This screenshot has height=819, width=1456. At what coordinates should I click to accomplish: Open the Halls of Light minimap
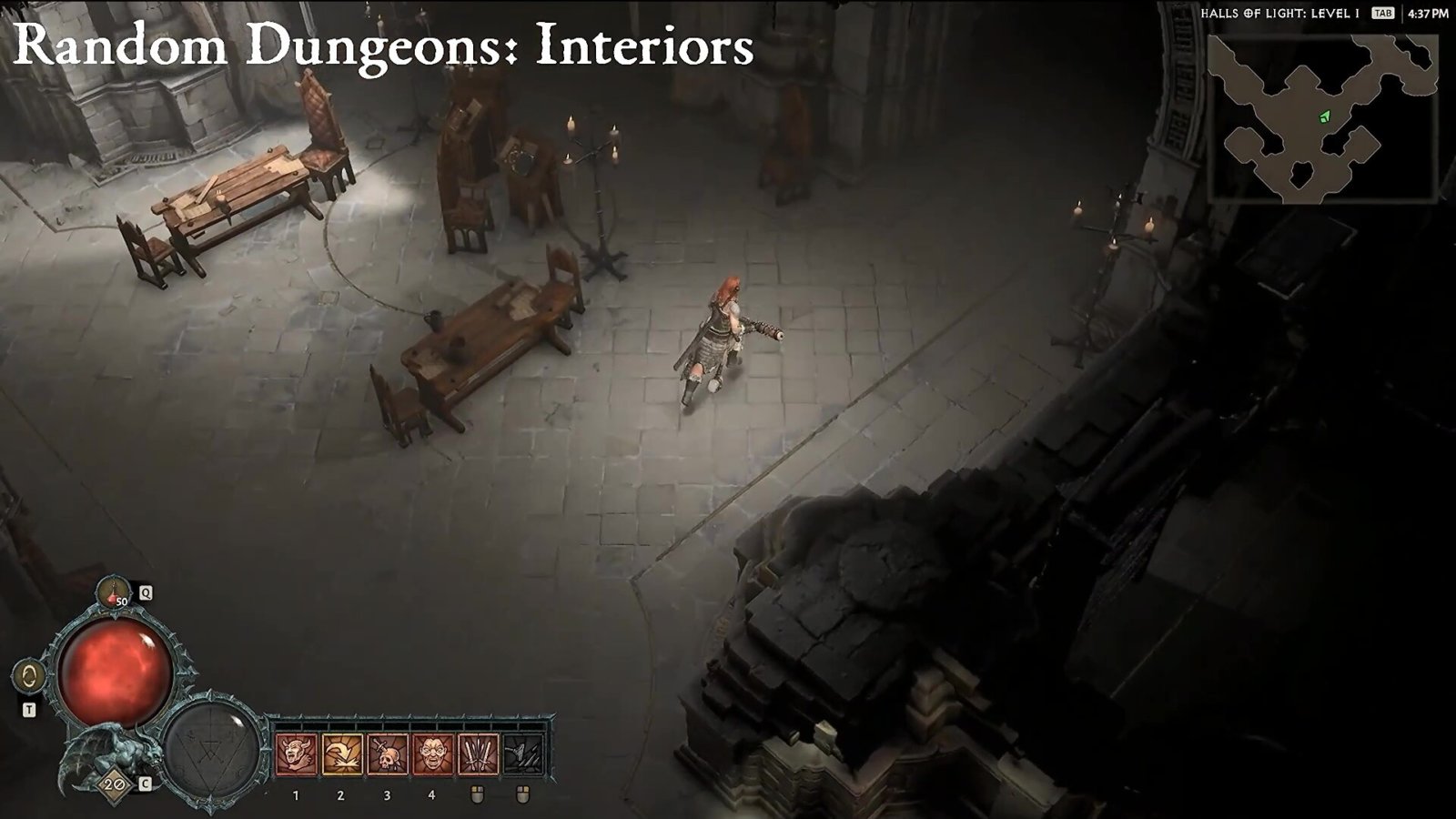click(1321, 118)
